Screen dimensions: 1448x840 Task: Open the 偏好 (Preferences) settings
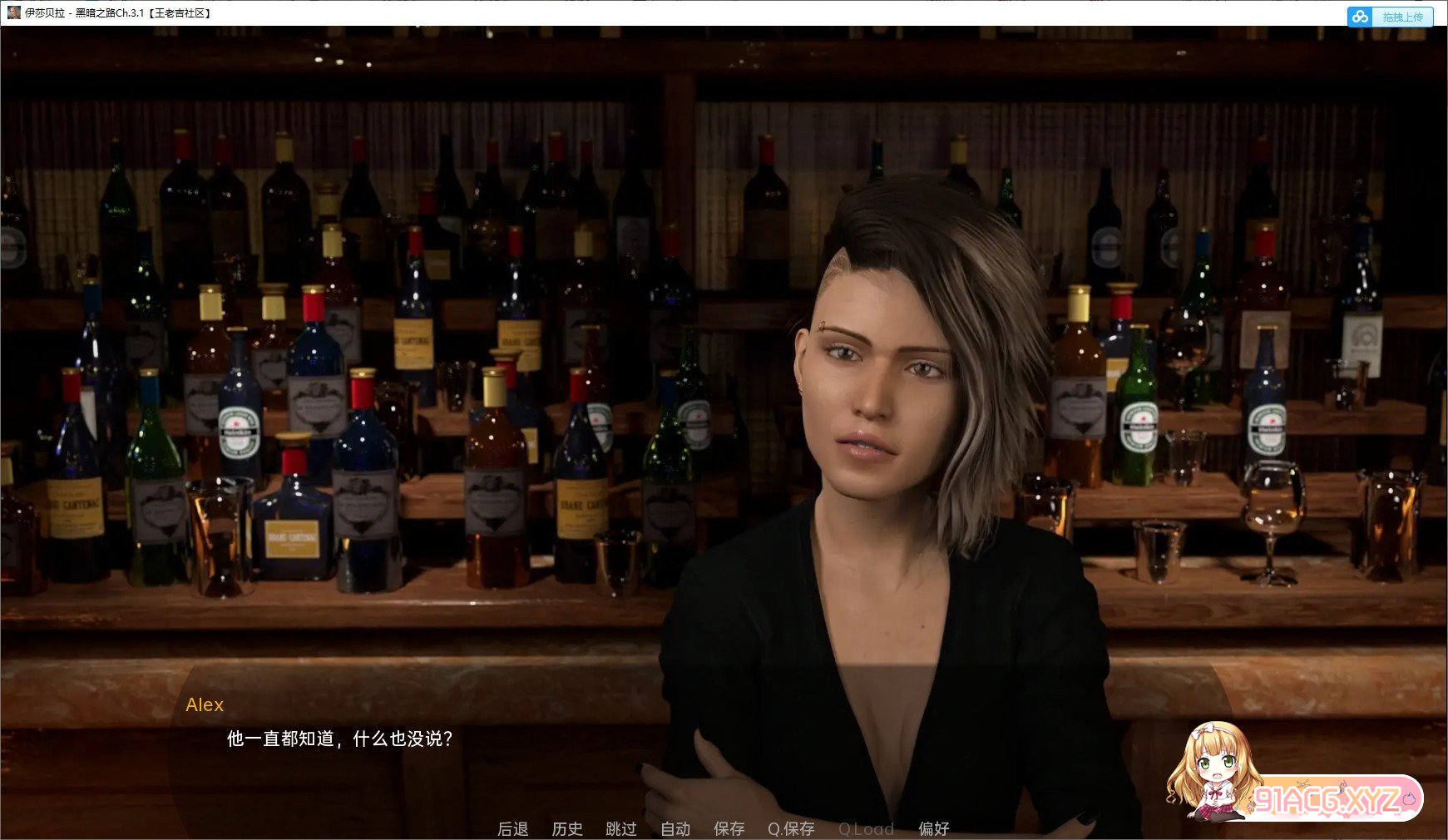[x=933, y=828]
